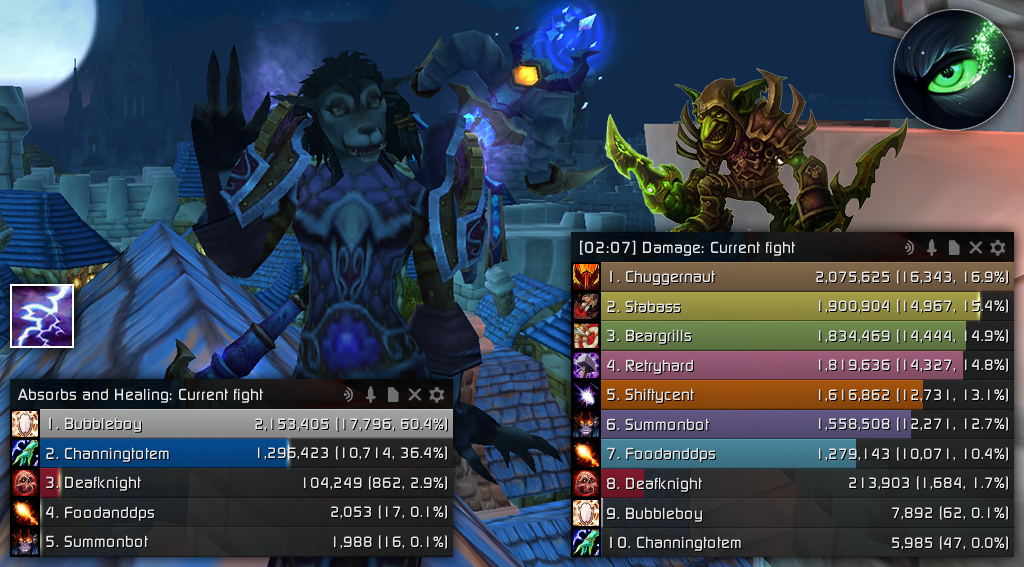Image resolution: width=1024 pixels, height=567 pixels.
Task: Click the sword icon on the Healing window
Action: coord(370,395)
